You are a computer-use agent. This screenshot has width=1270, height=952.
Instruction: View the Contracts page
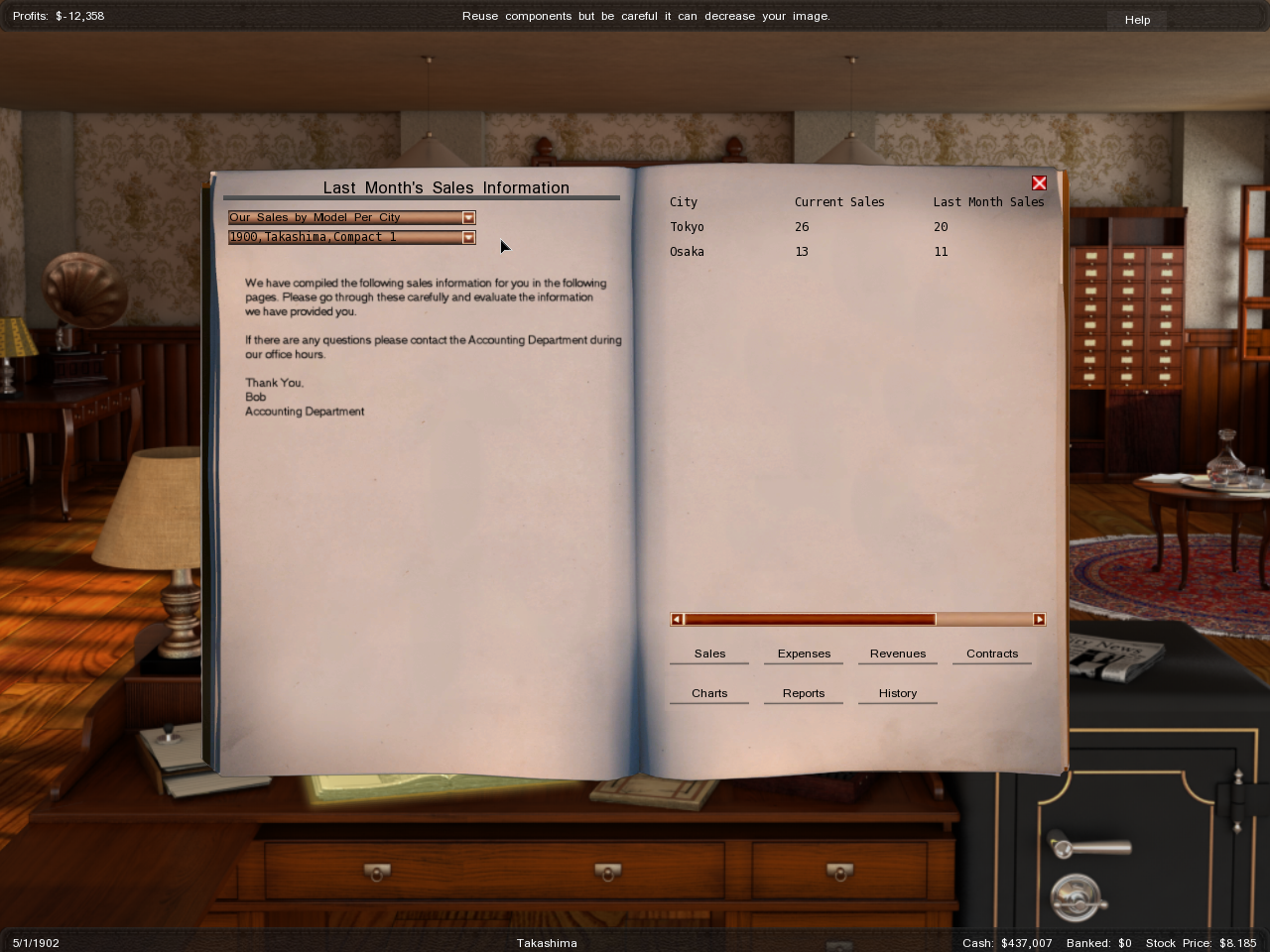click(992, 654)
